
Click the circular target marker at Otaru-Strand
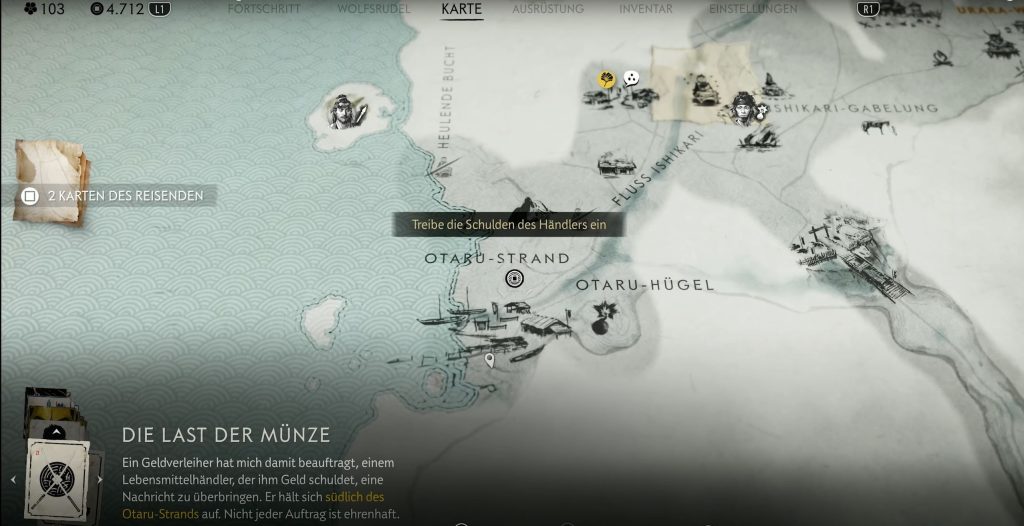515,279
